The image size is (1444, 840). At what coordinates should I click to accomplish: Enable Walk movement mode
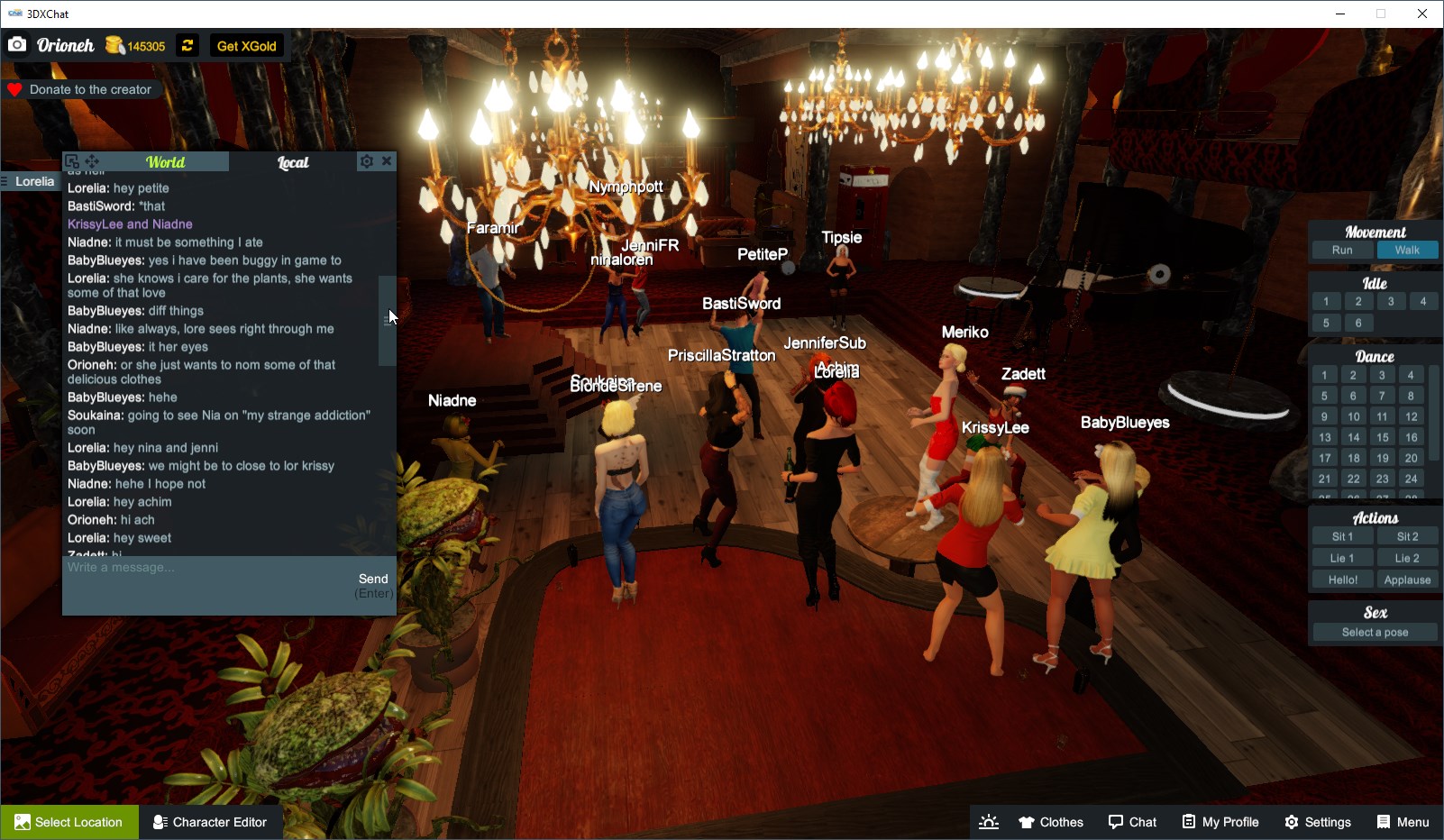click(1407, 250)
